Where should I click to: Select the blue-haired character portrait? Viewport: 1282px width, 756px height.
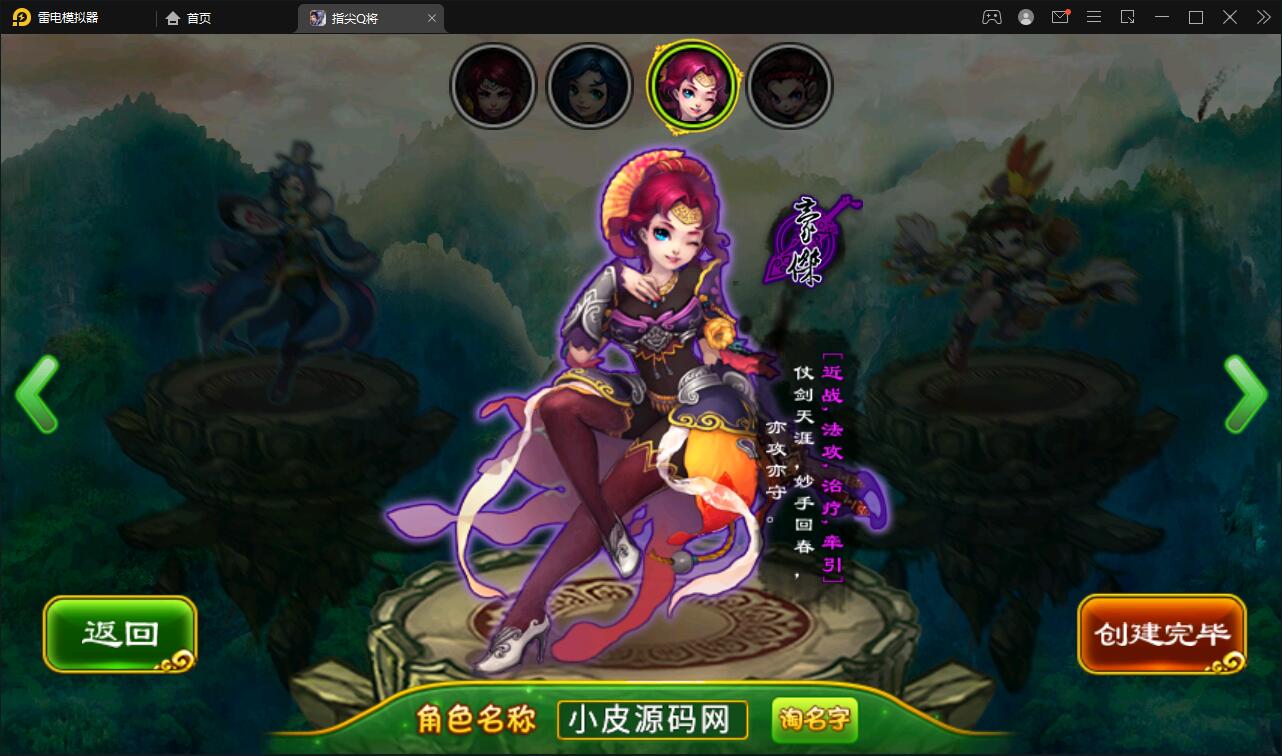point(590,86)
